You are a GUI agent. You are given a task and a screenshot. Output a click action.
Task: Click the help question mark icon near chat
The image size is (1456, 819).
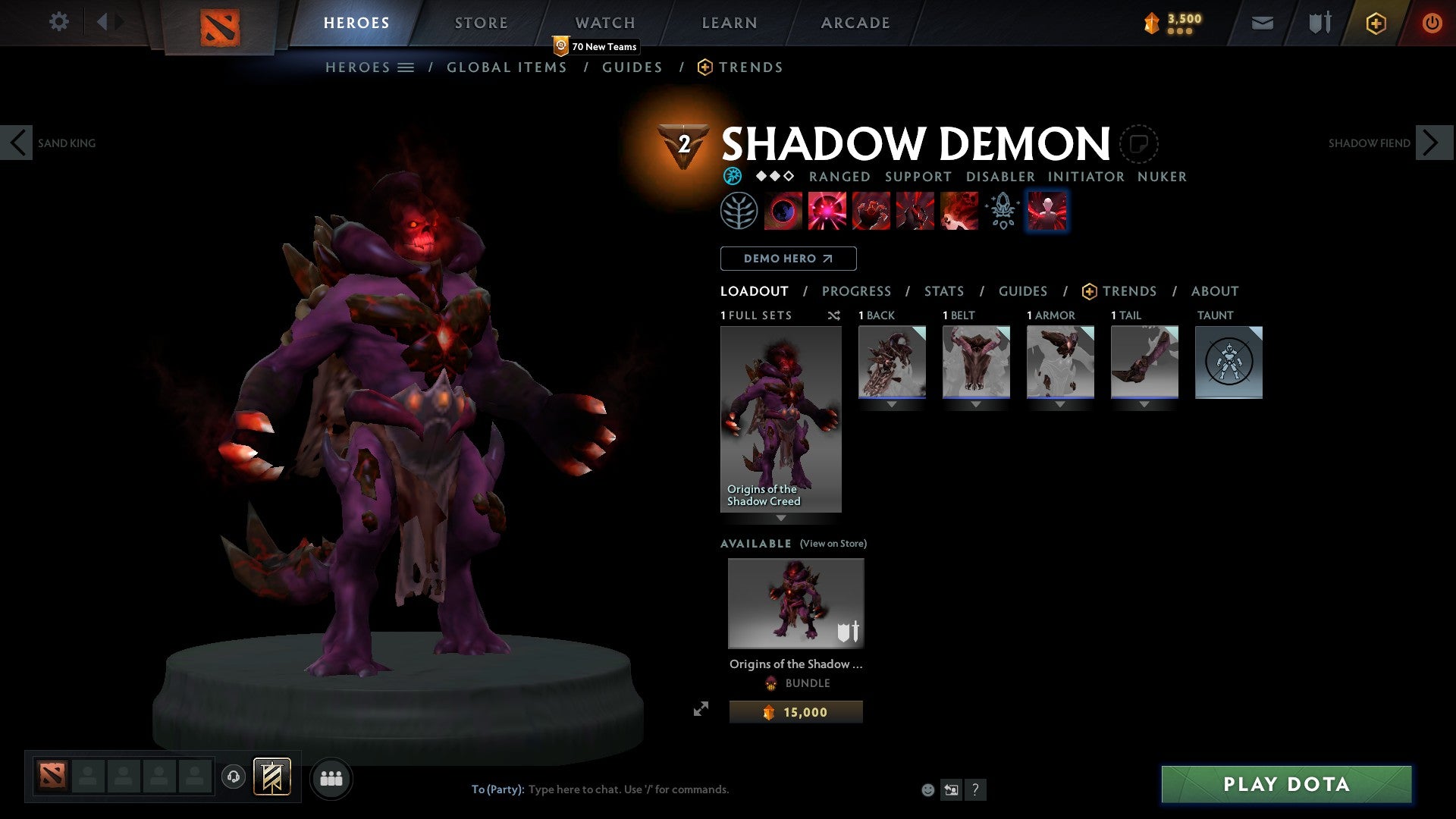click(975, 789)
